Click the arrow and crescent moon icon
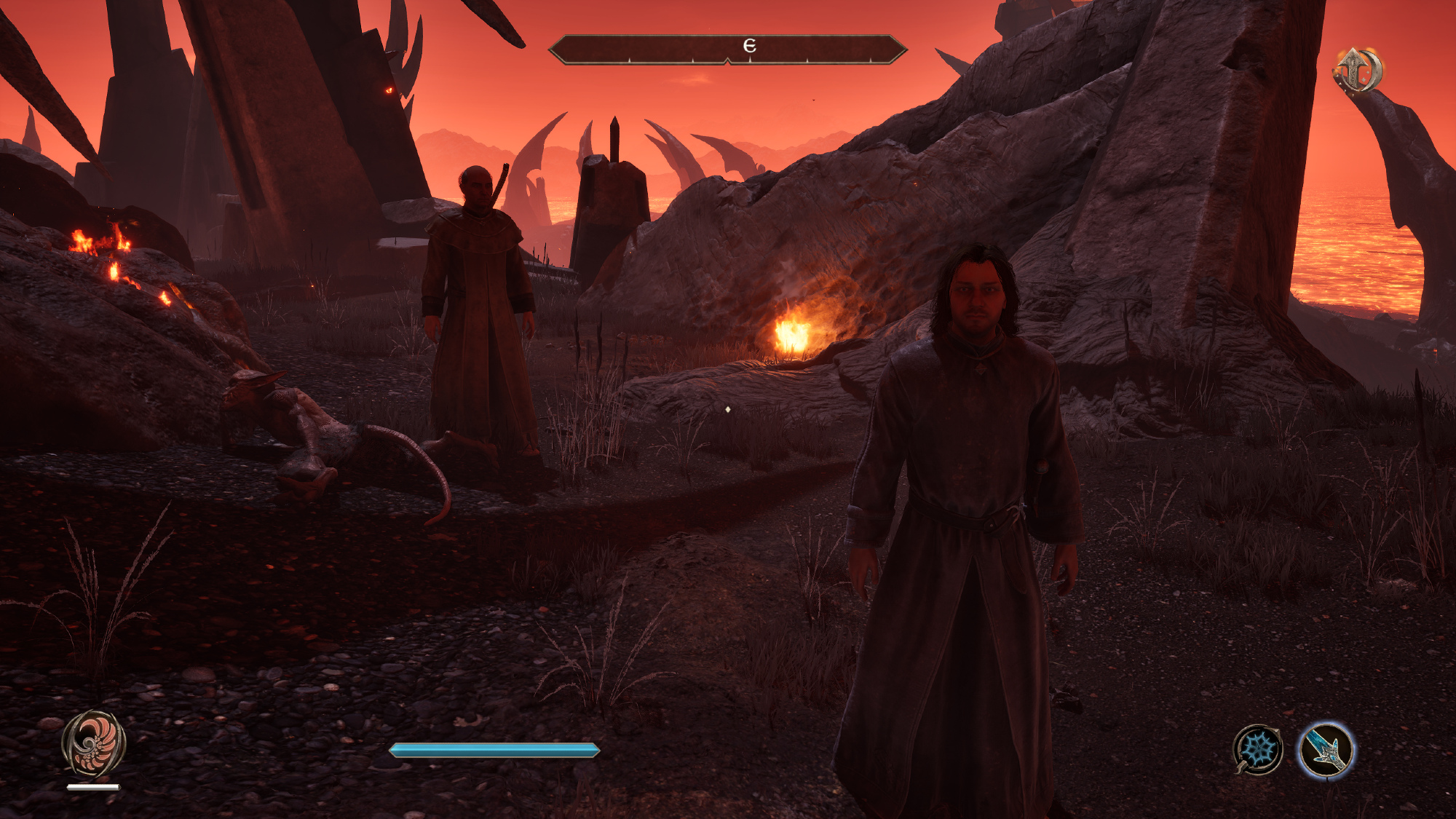Viewport: 1456px width, 819px height. (1356, 71)
